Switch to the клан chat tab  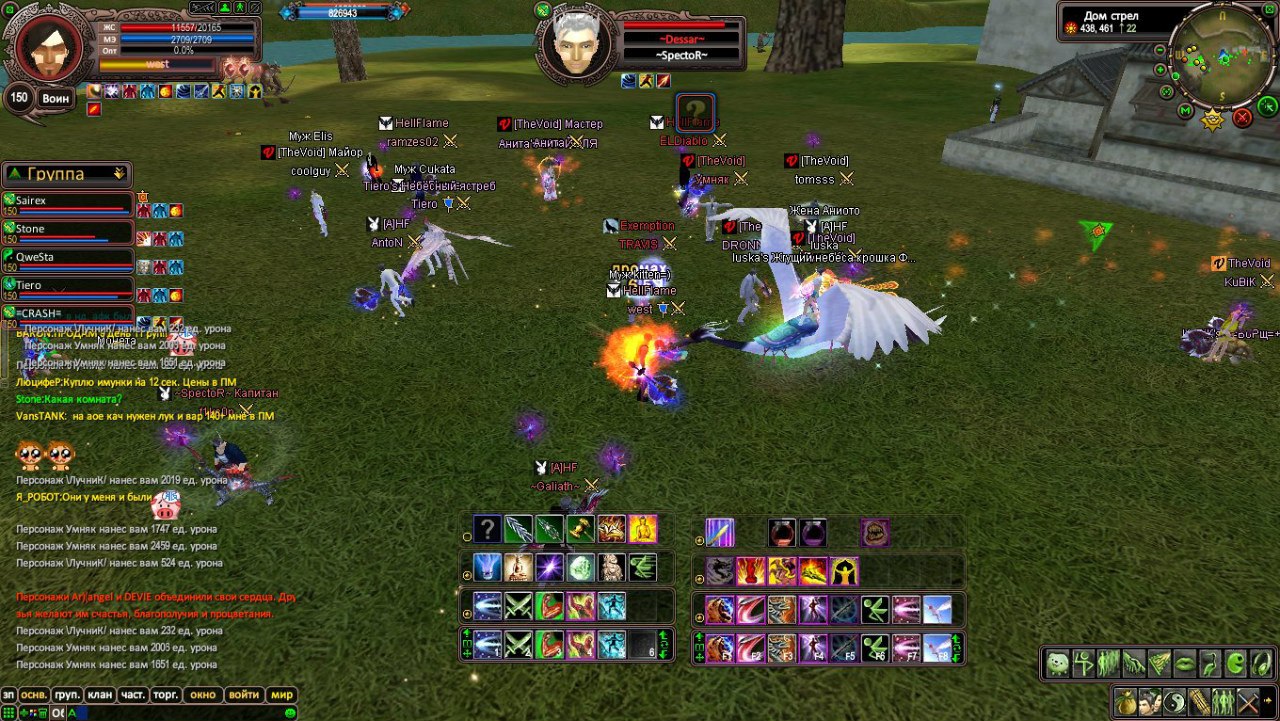pos(100,695)
